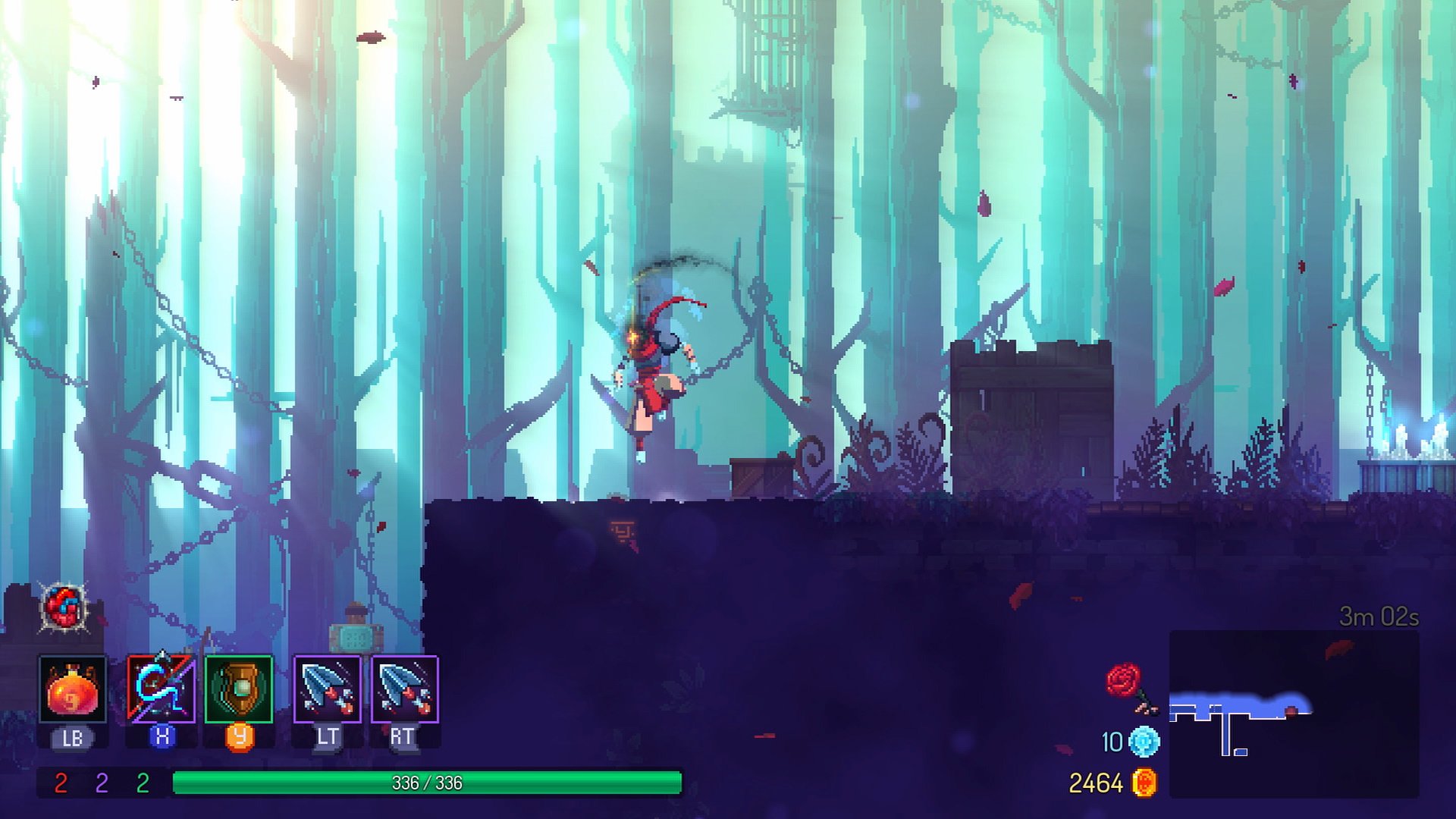Select the blue bow weapon slot

[x=161, y=689]
